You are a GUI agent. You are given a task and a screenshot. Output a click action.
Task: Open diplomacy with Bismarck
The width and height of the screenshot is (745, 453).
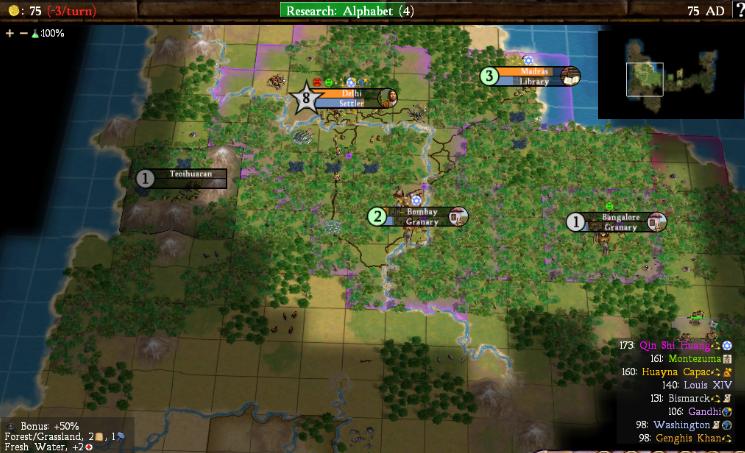pyautogui.click(x=689, y=398)
